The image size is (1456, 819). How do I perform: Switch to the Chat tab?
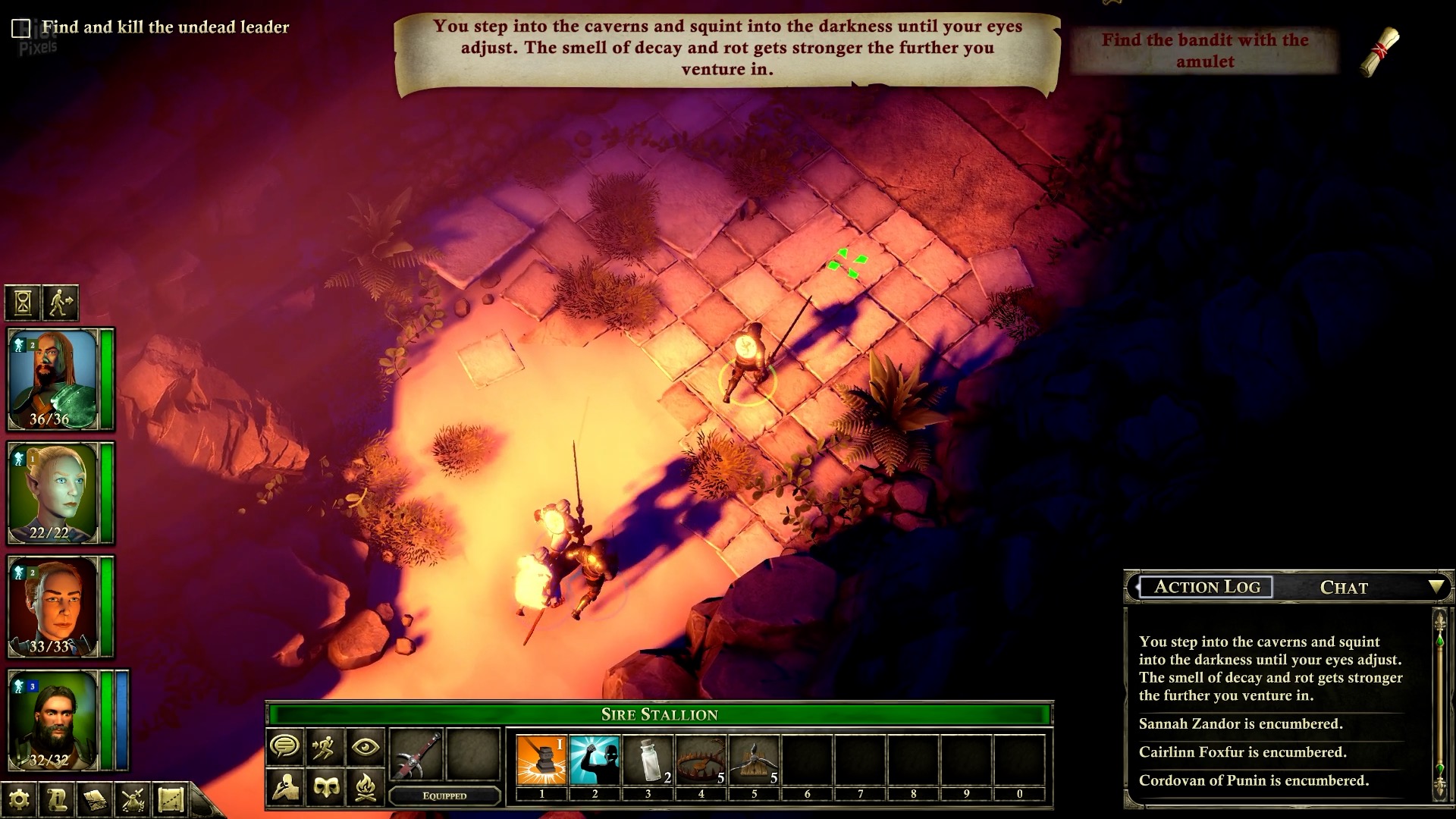point(1344,588)
